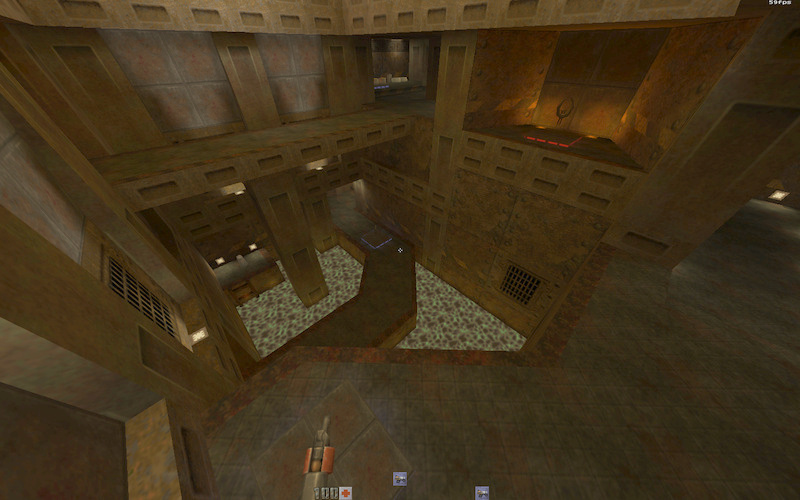800x500 pixels.
Task: Click the weapon icon at the bottom edge
Action: tap(482, 492)
